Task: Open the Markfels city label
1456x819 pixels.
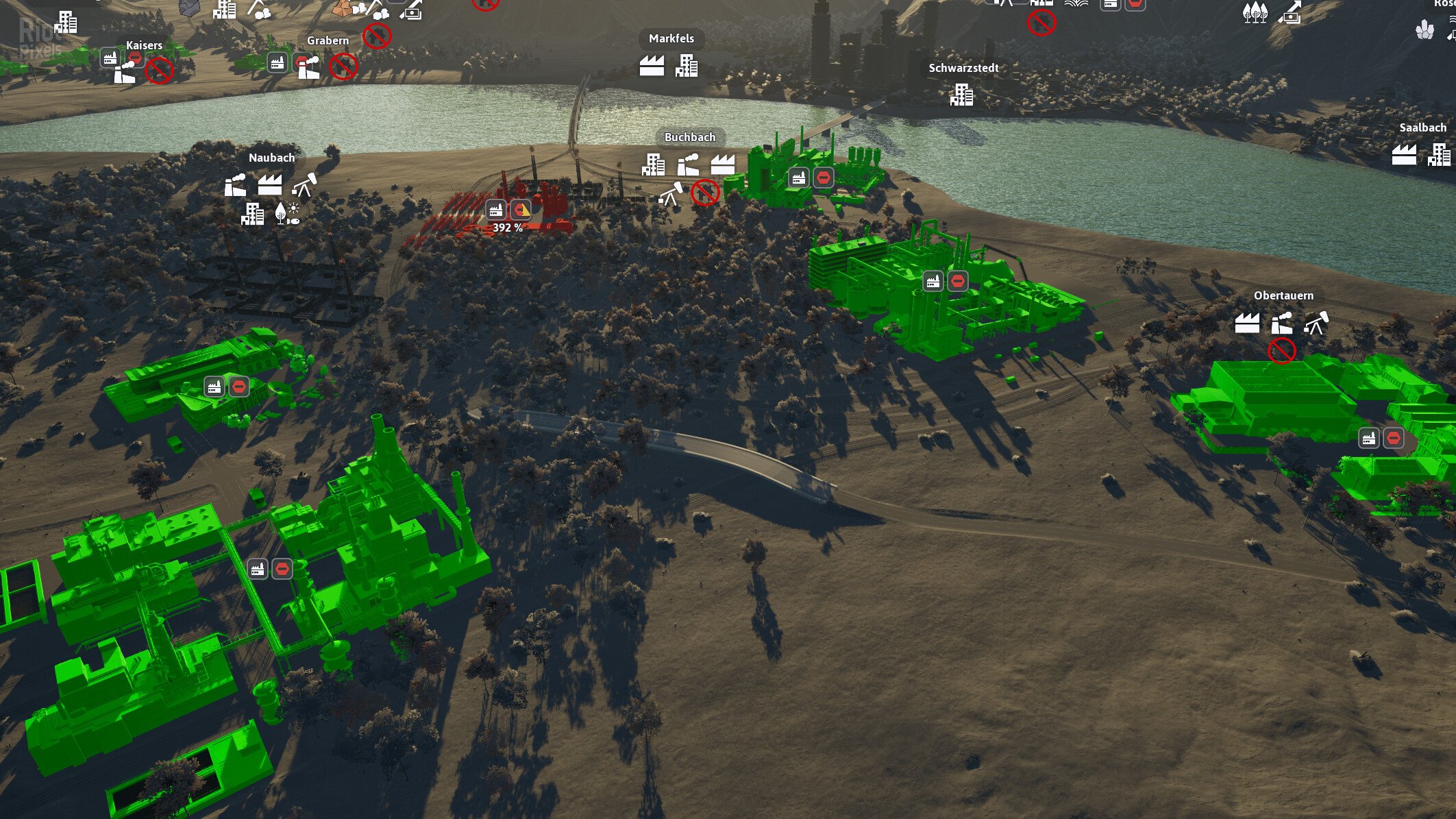Action: click(x=671, y=38)
